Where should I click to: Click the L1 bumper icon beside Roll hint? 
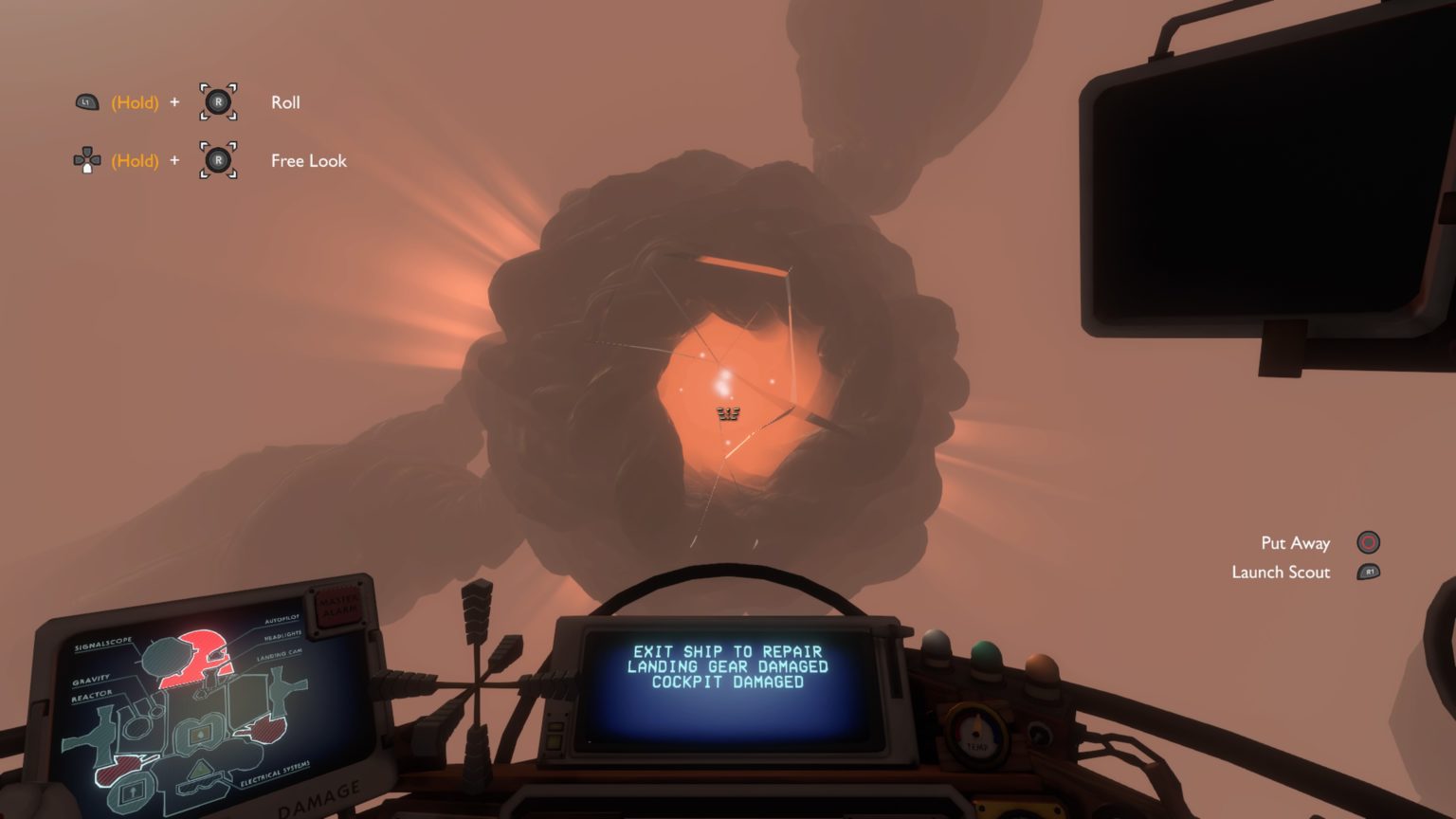[x=86, y=102]
